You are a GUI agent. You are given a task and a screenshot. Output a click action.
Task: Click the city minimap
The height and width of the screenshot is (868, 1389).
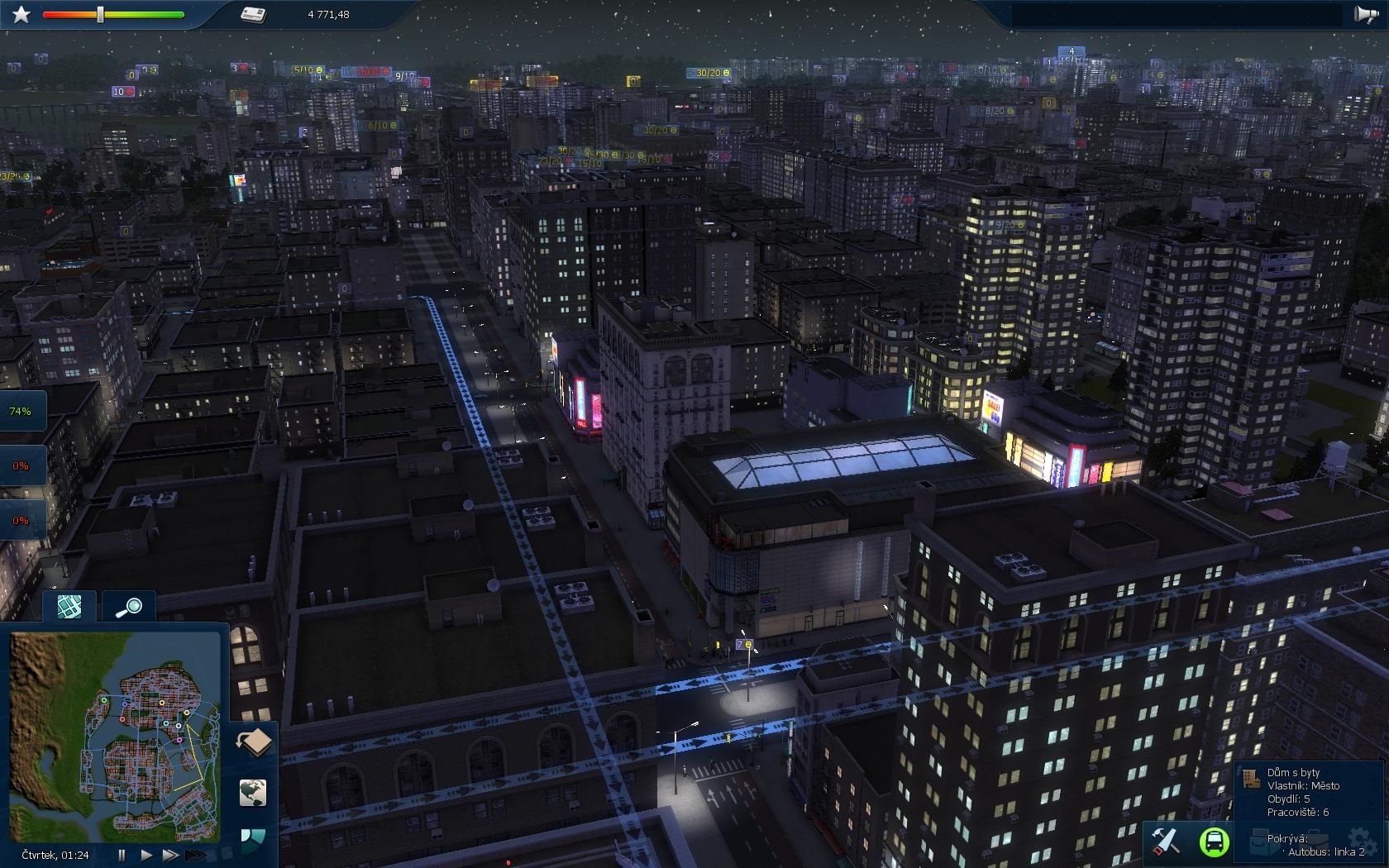click(x=116, y=736)
